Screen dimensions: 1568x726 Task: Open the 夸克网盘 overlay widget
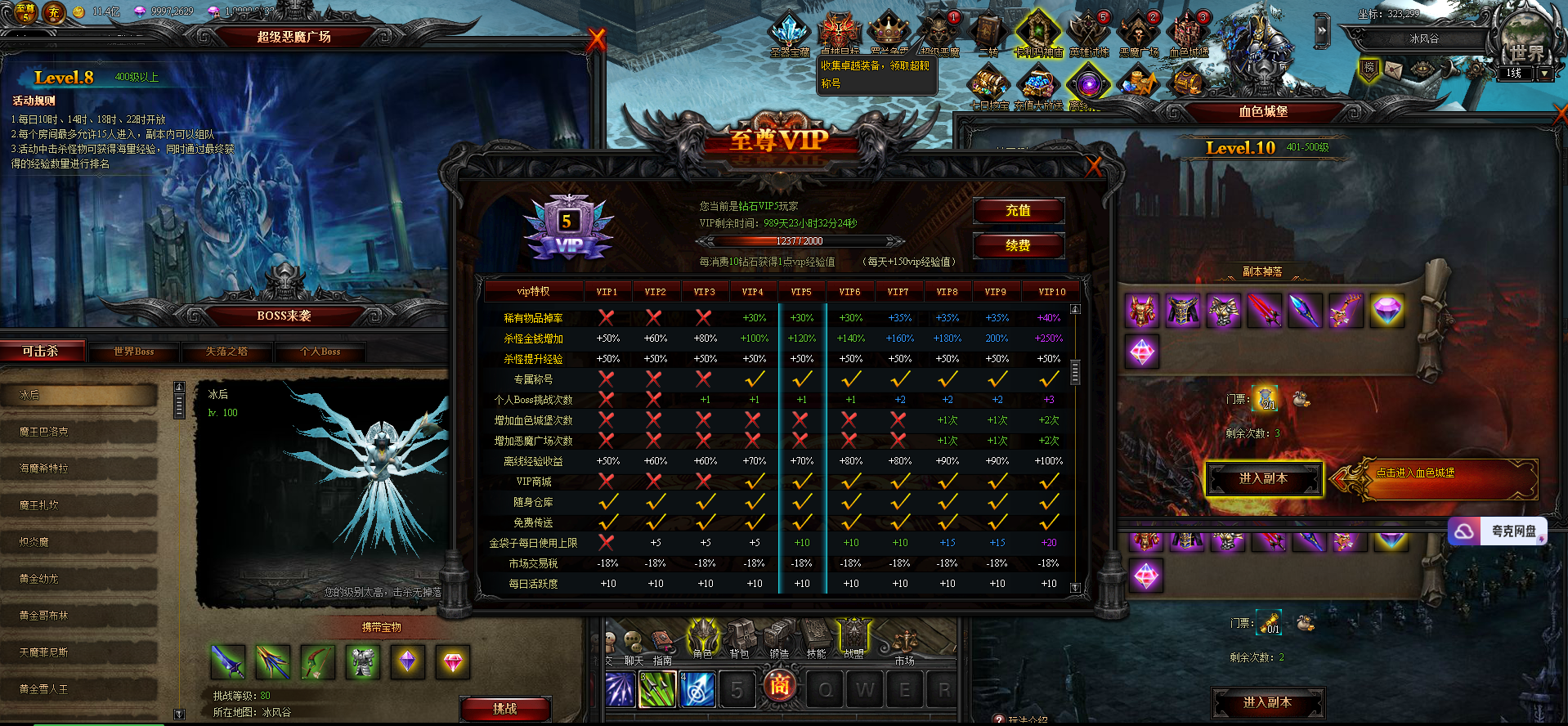click(x=1498, y=531)
